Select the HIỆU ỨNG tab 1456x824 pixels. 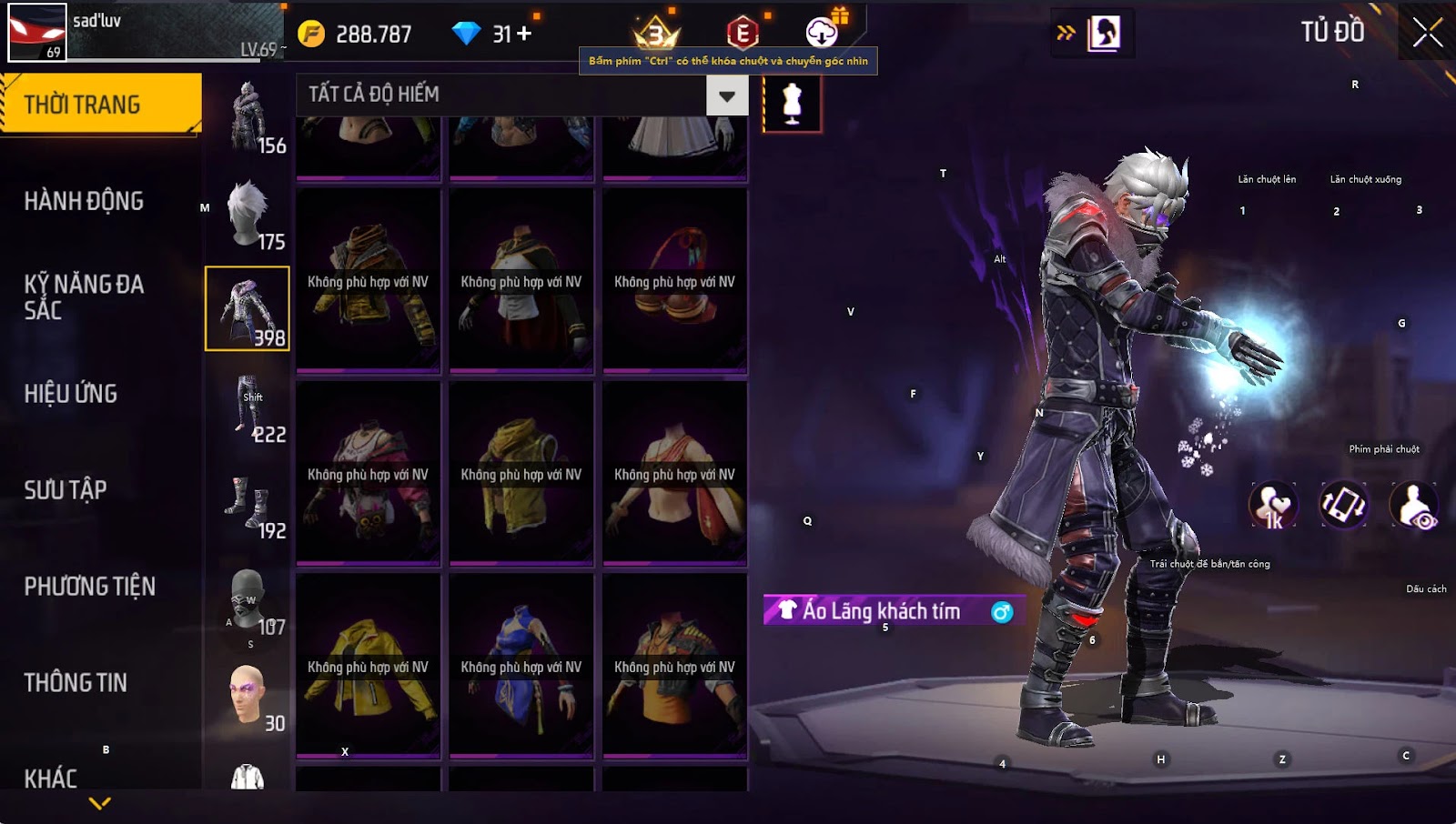point(71,394)
